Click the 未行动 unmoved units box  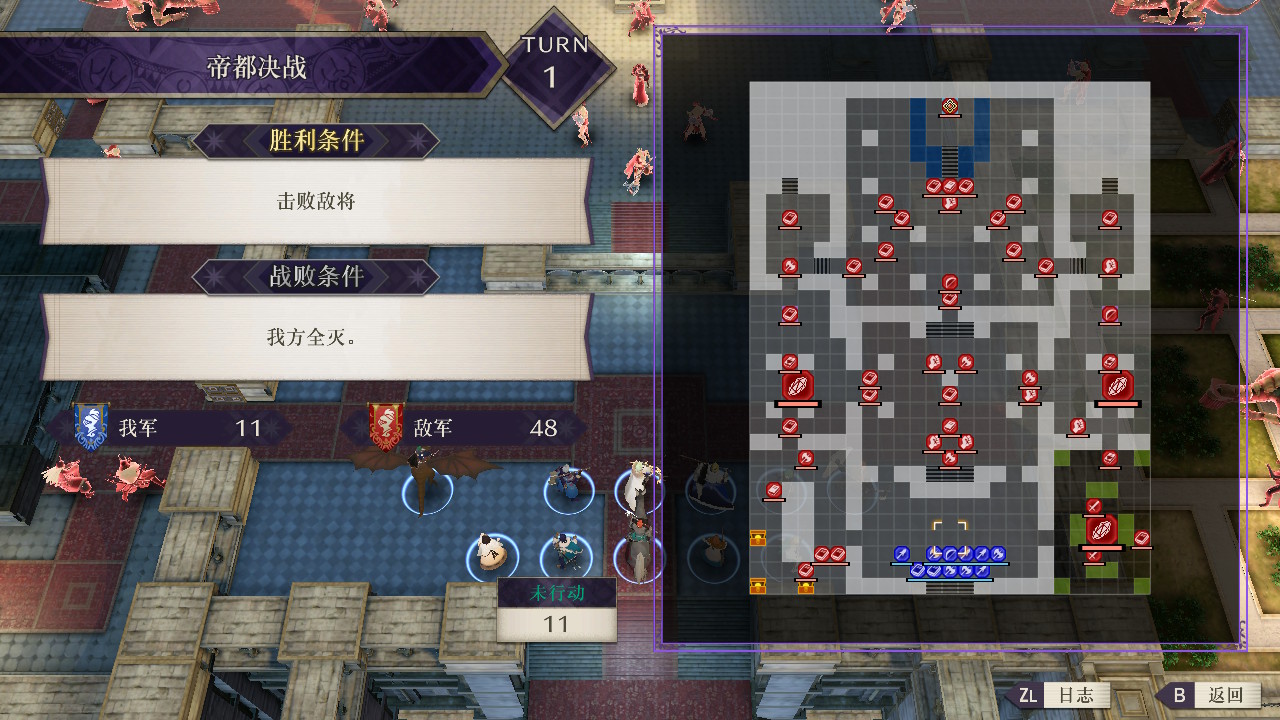click(556, 609)
